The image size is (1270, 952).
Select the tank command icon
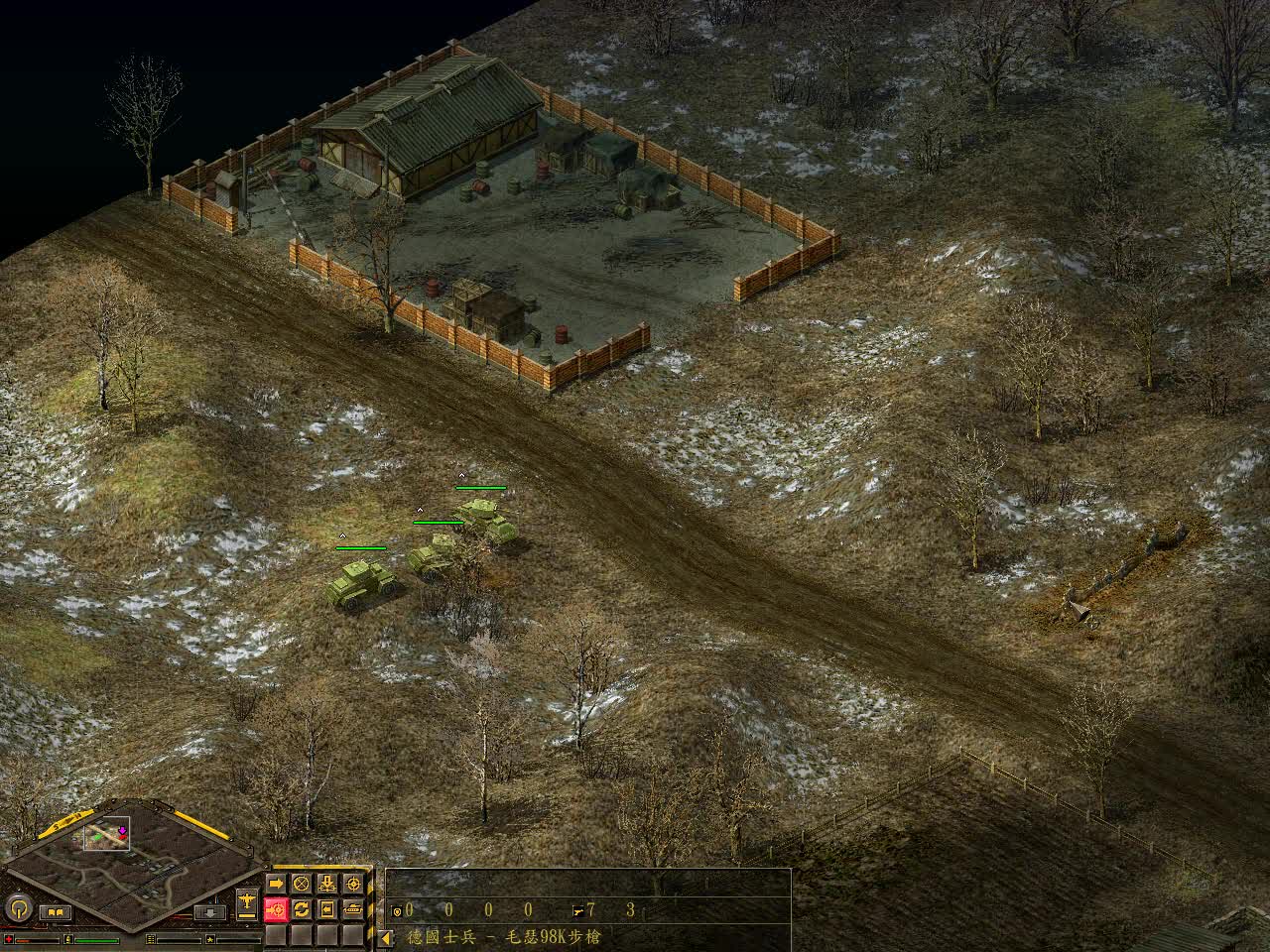tap(353, 908)
